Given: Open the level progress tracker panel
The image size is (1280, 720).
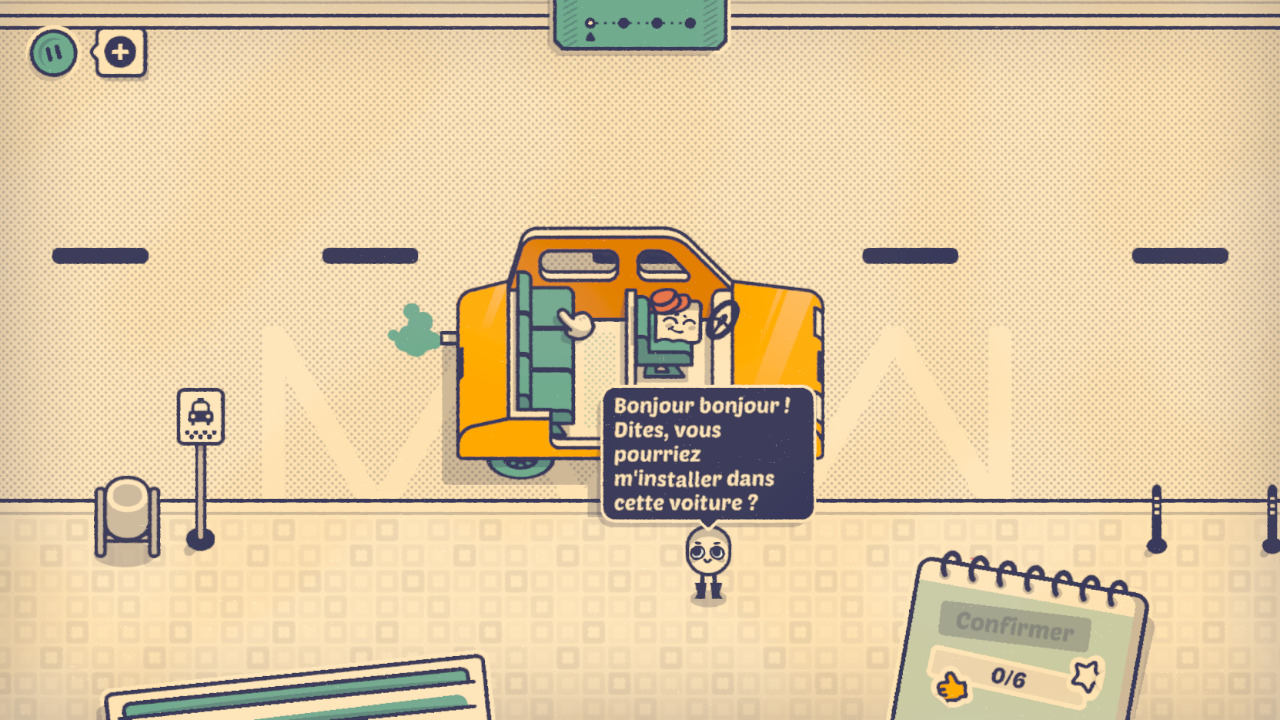Looking at the screenshot, I should [x=641, y=23].
